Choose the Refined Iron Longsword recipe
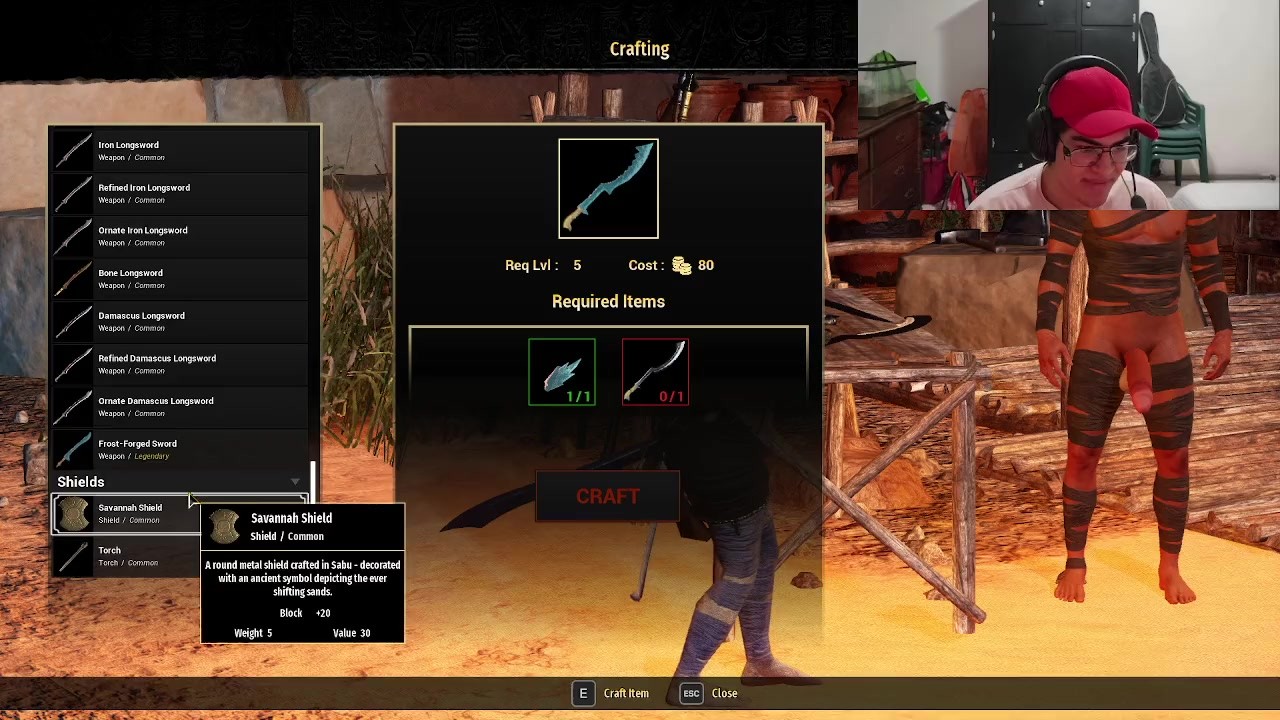The width and height of the screenshot is (1280, 720). point(180,193)
